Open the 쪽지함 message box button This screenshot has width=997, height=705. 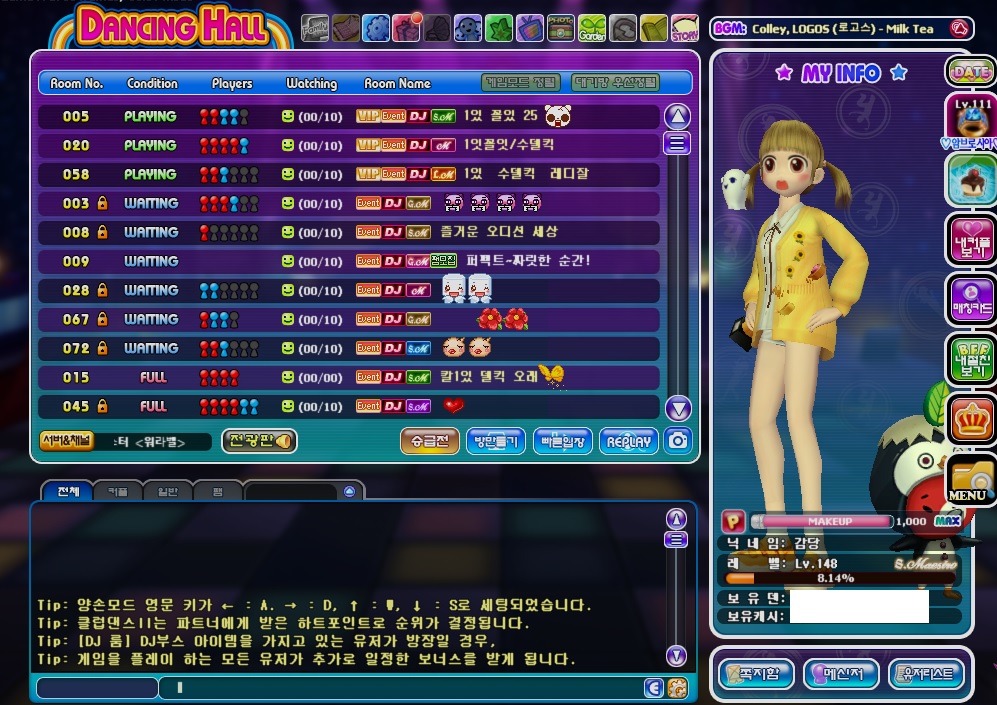pyautogui.click(x=756, y=673)
